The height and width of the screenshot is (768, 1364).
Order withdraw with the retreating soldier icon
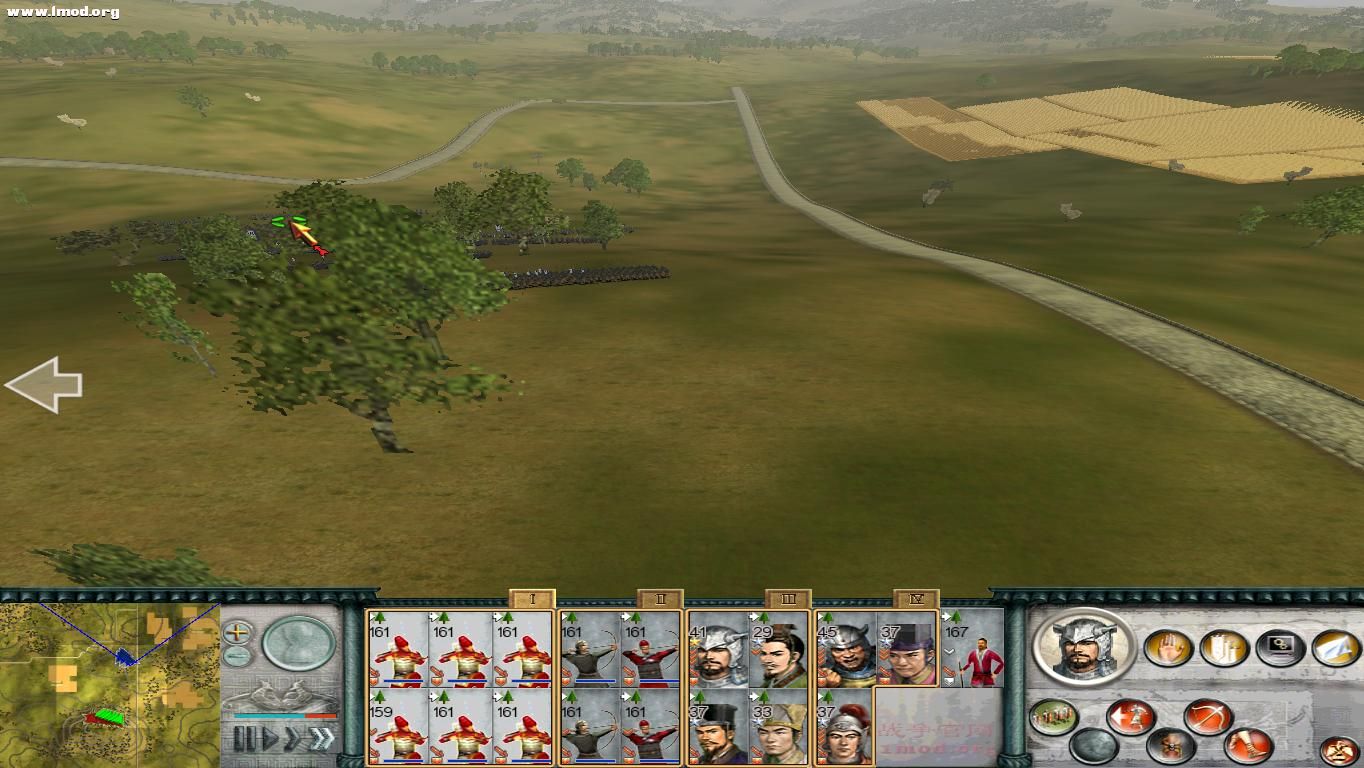tap(1130, 716)
